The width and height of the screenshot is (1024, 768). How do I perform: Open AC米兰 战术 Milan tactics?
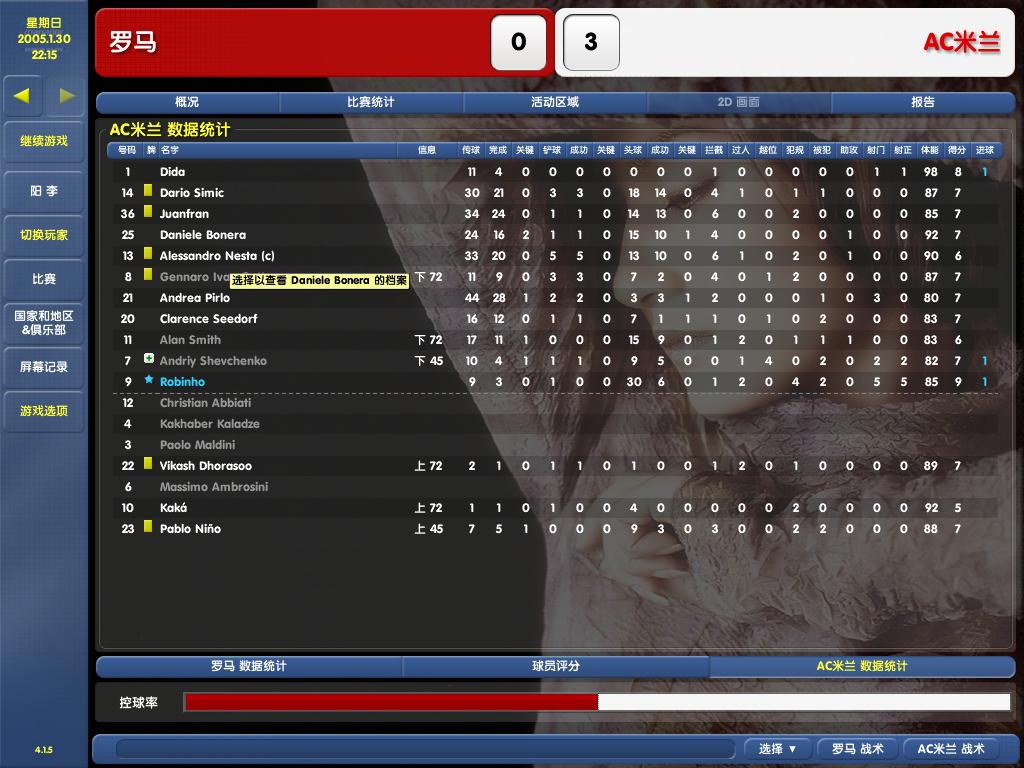pyautogui.click(x=951, y=749)
